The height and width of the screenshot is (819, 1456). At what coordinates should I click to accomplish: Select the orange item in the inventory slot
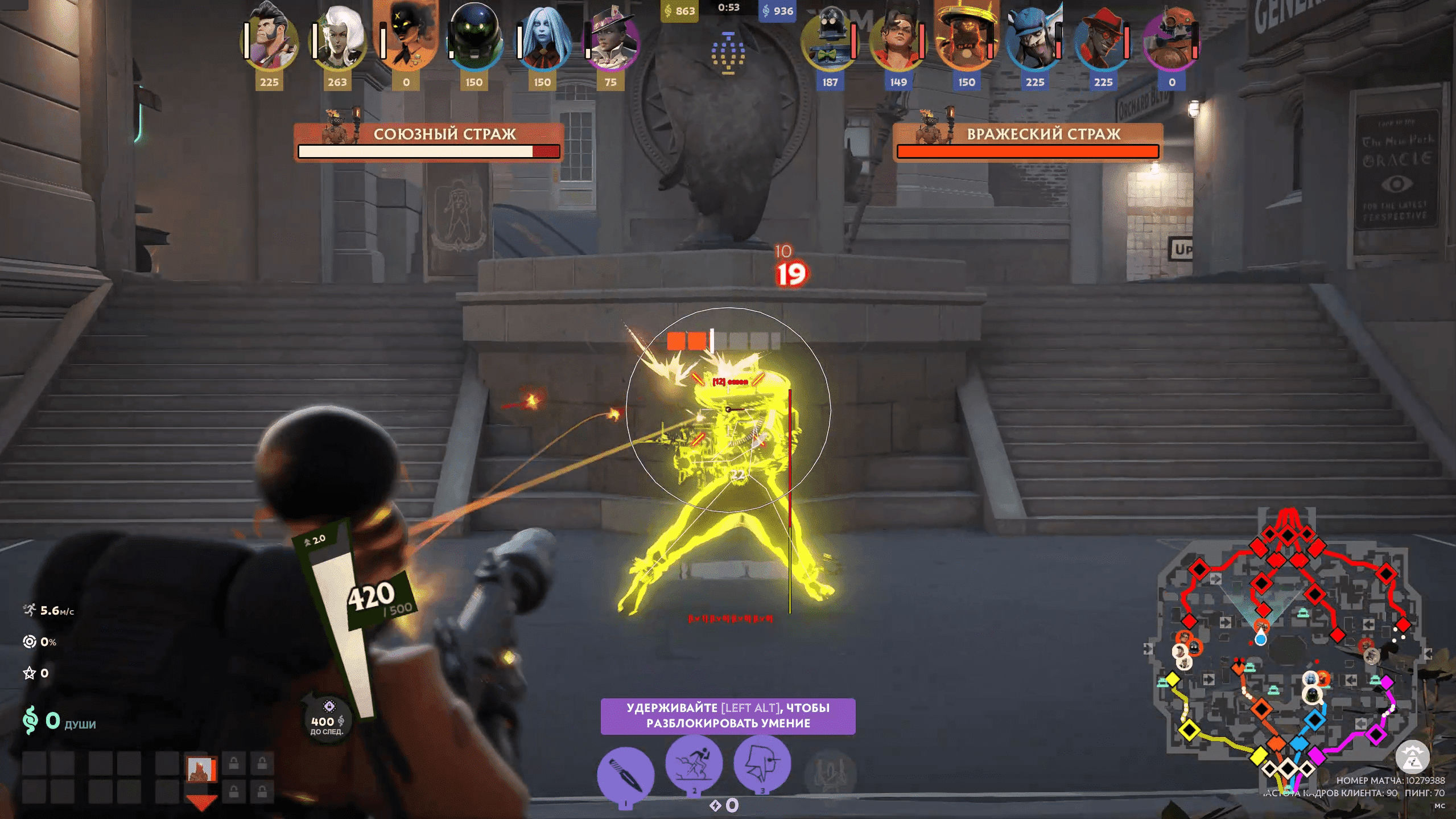tap(201, 769)
